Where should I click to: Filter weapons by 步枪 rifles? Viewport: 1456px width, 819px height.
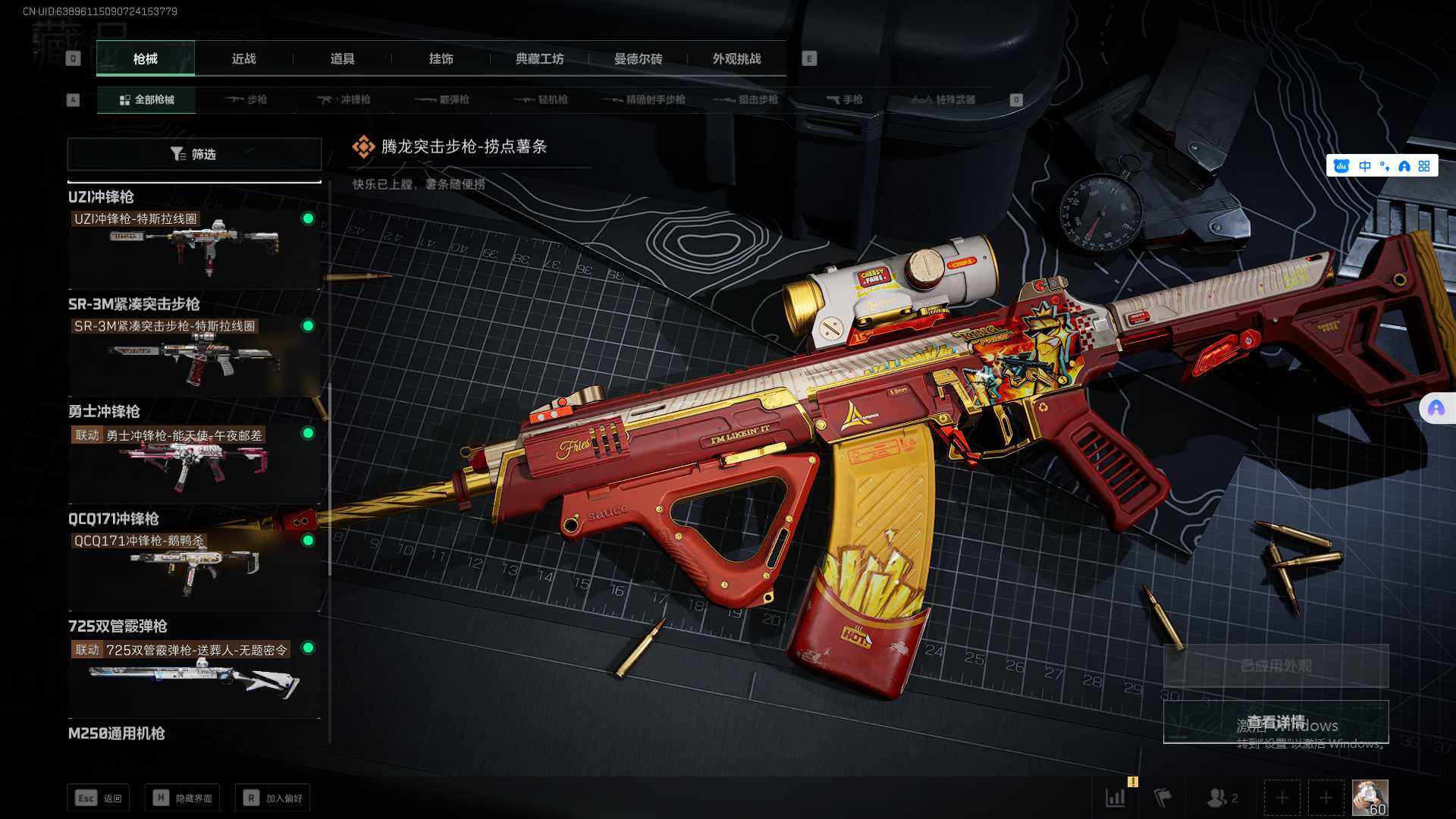tap(246, 99)
